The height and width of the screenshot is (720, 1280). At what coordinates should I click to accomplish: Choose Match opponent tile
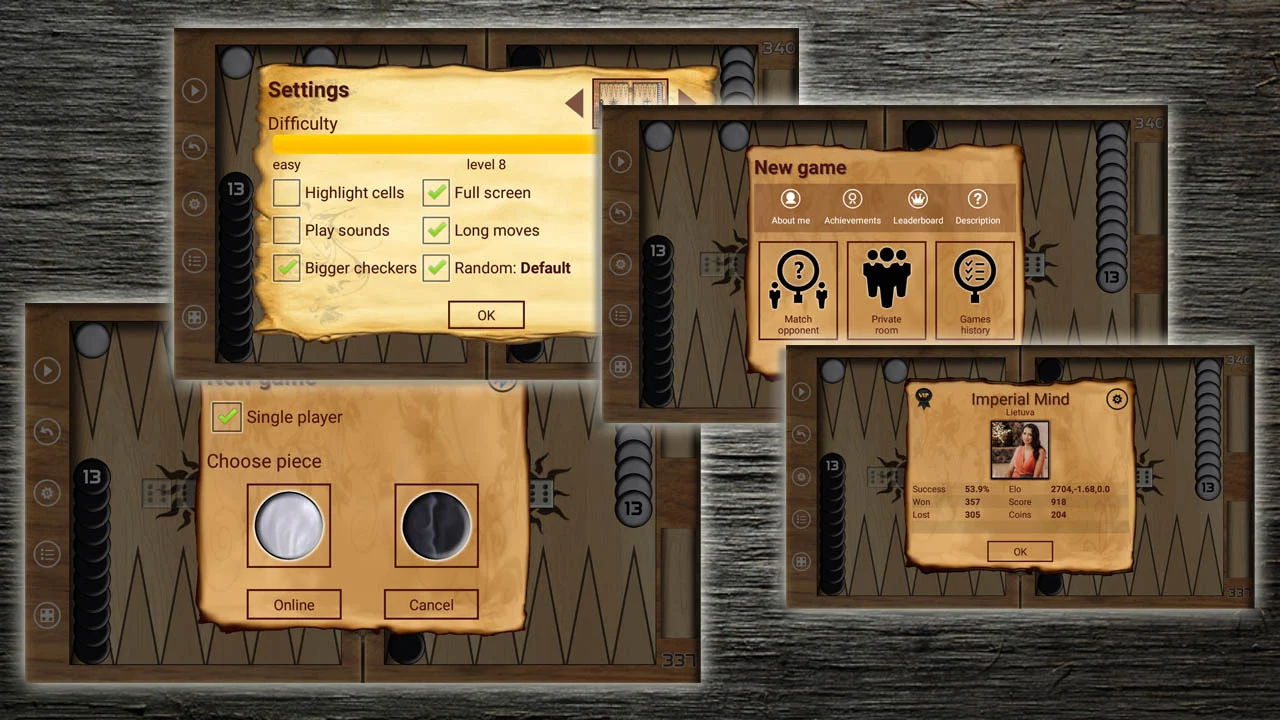pos(798,290)
